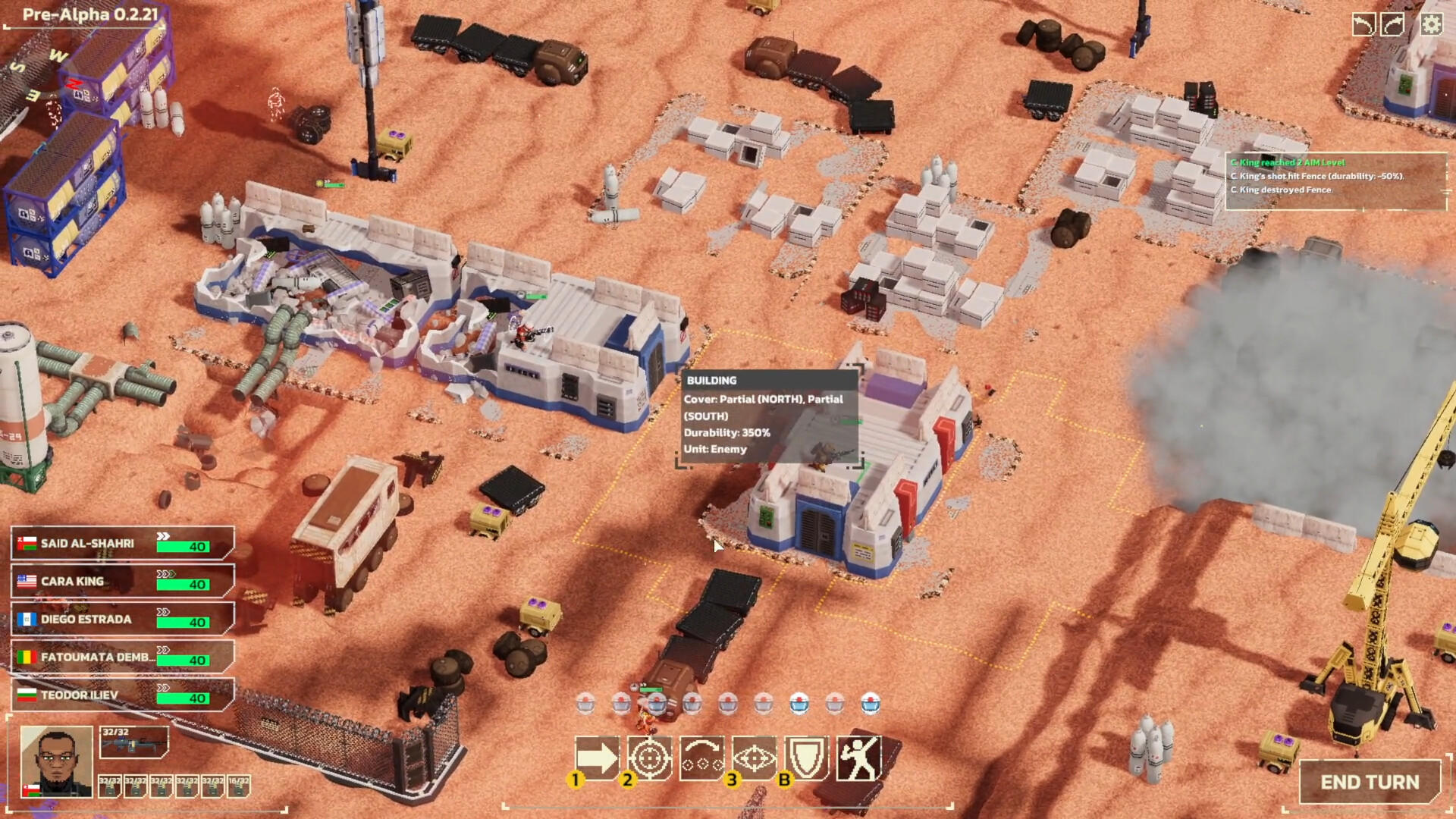Click Said Al-Shahri's green 40 stamina bar
This screenshot has height=819, width=1456.
pos(184,546)
